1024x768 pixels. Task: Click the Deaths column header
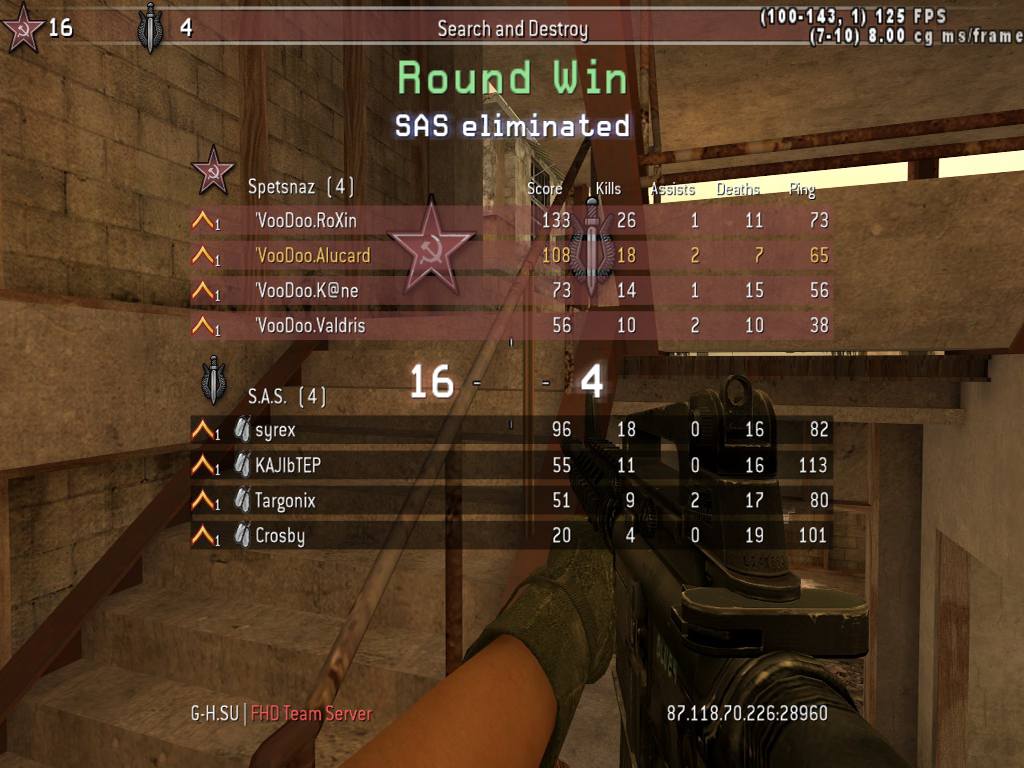pos(738,189)
